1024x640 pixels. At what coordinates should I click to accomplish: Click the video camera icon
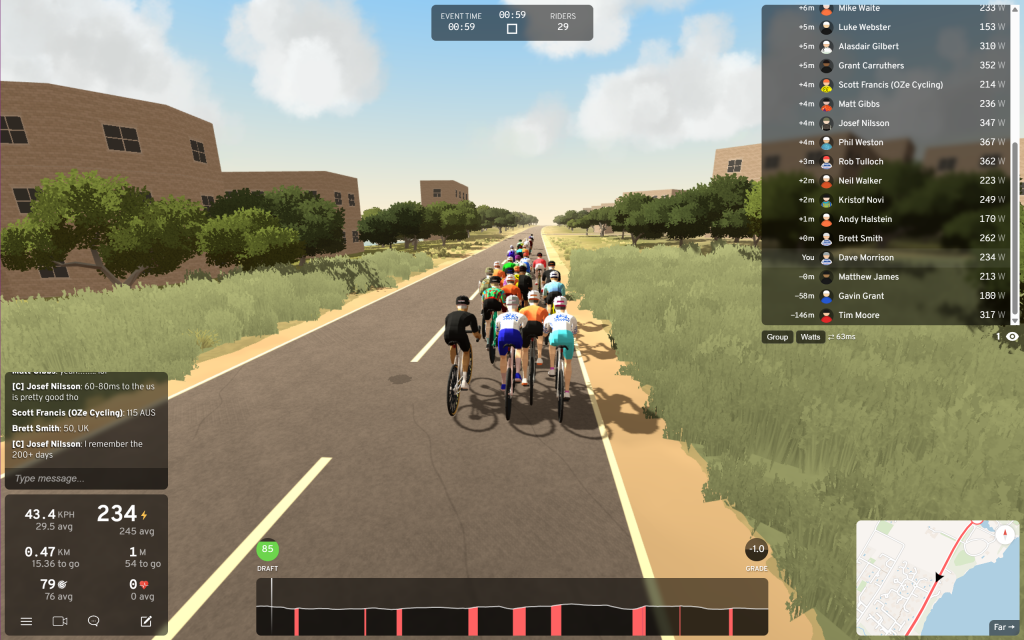[x=59, y=621]
